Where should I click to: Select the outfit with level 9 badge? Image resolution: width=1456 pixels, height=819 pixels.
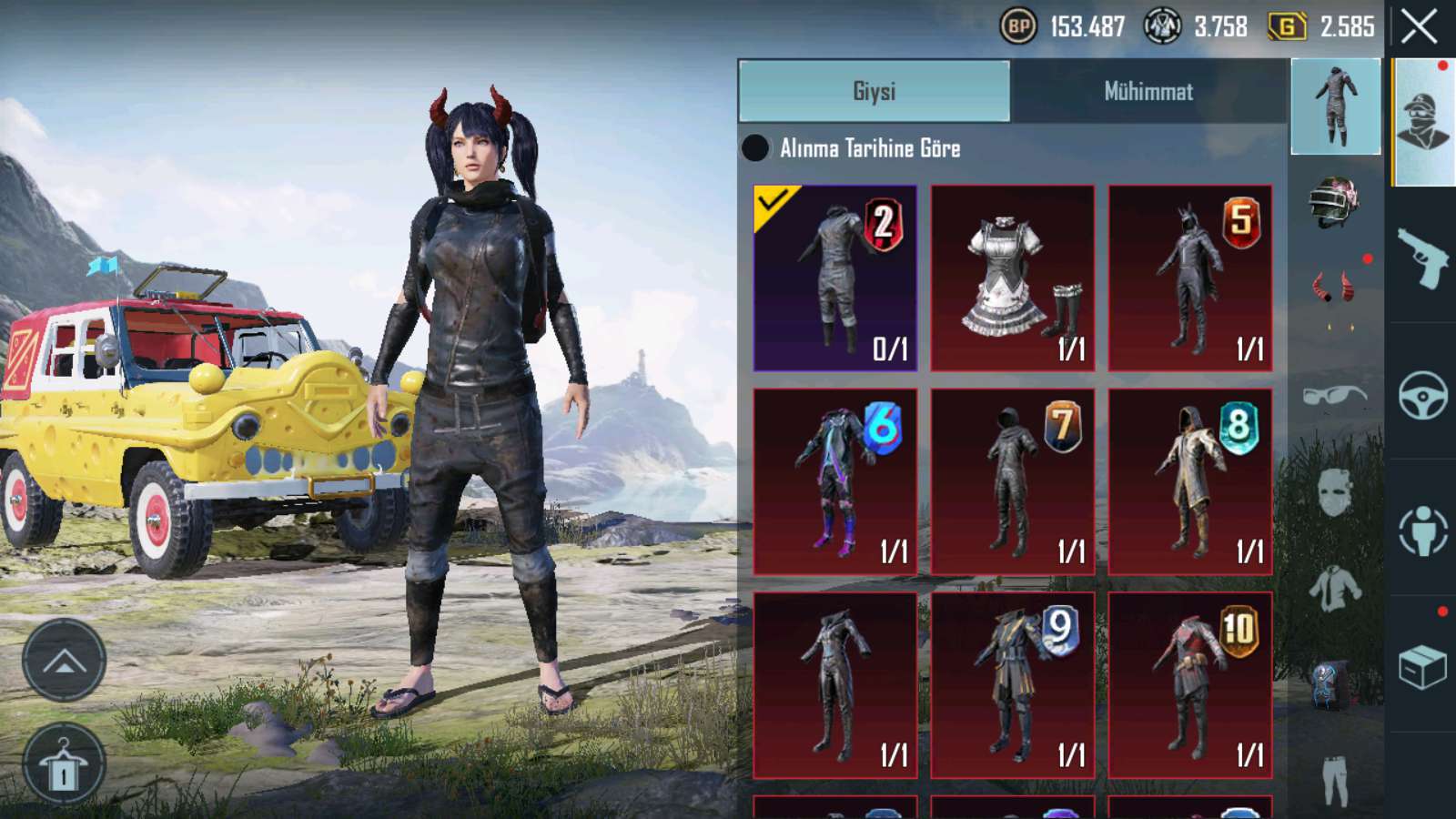pos(1012,685)
